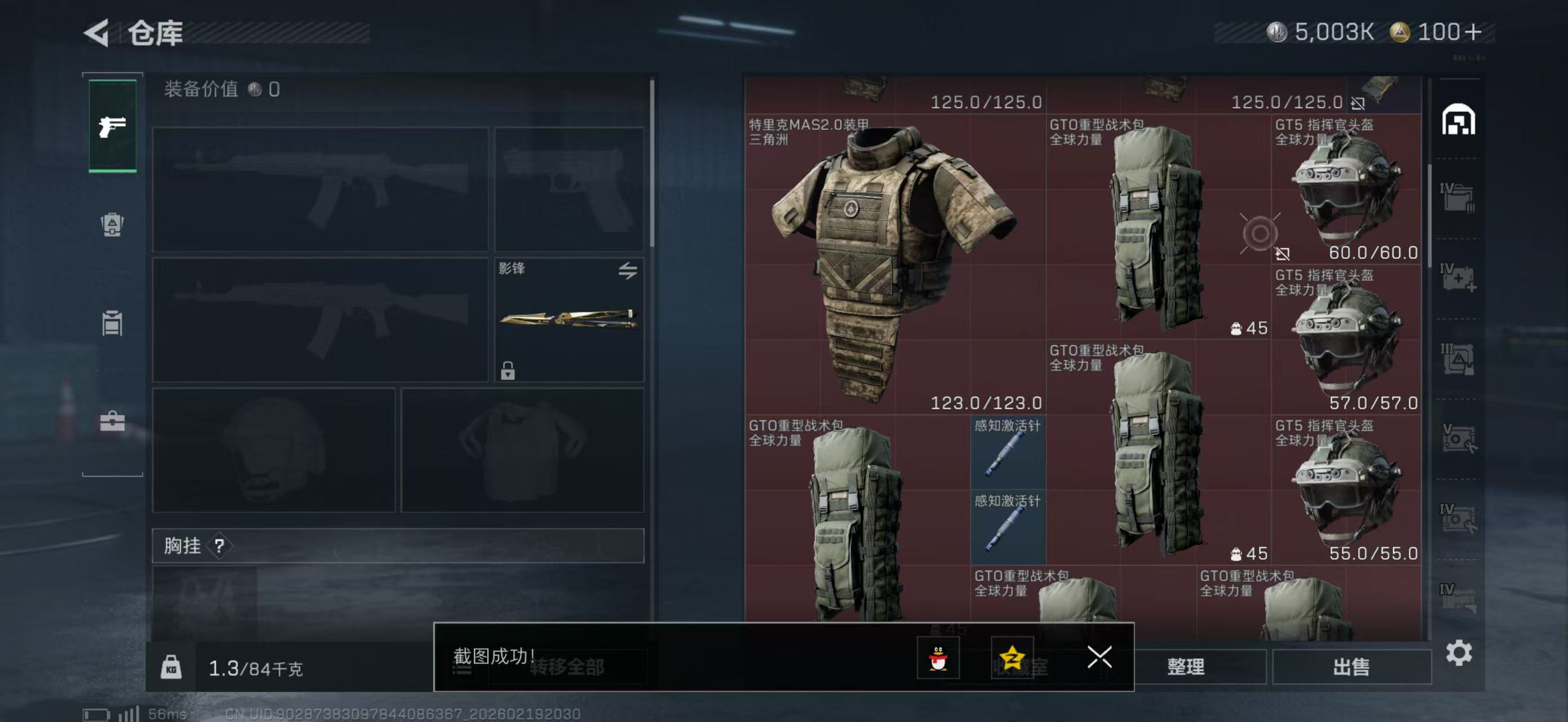Close the 截图成功 notification toast
The width and height of the screenshot is (1568, 722).
point(1099,658)
